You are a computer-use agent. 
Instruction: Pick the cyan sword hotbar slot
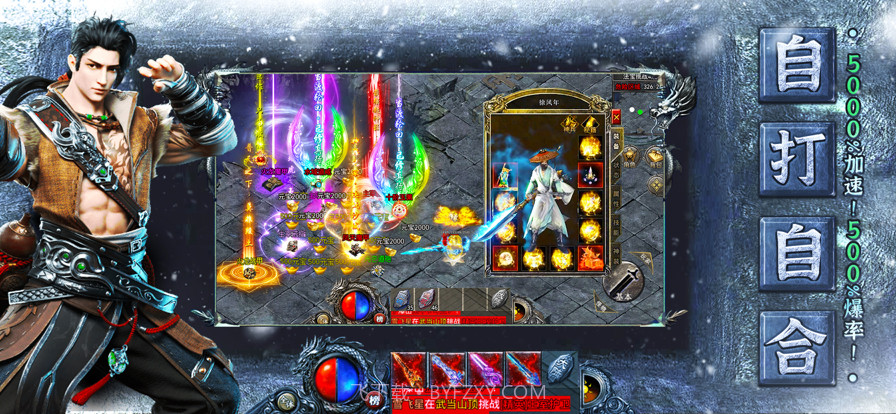(522, 369)
